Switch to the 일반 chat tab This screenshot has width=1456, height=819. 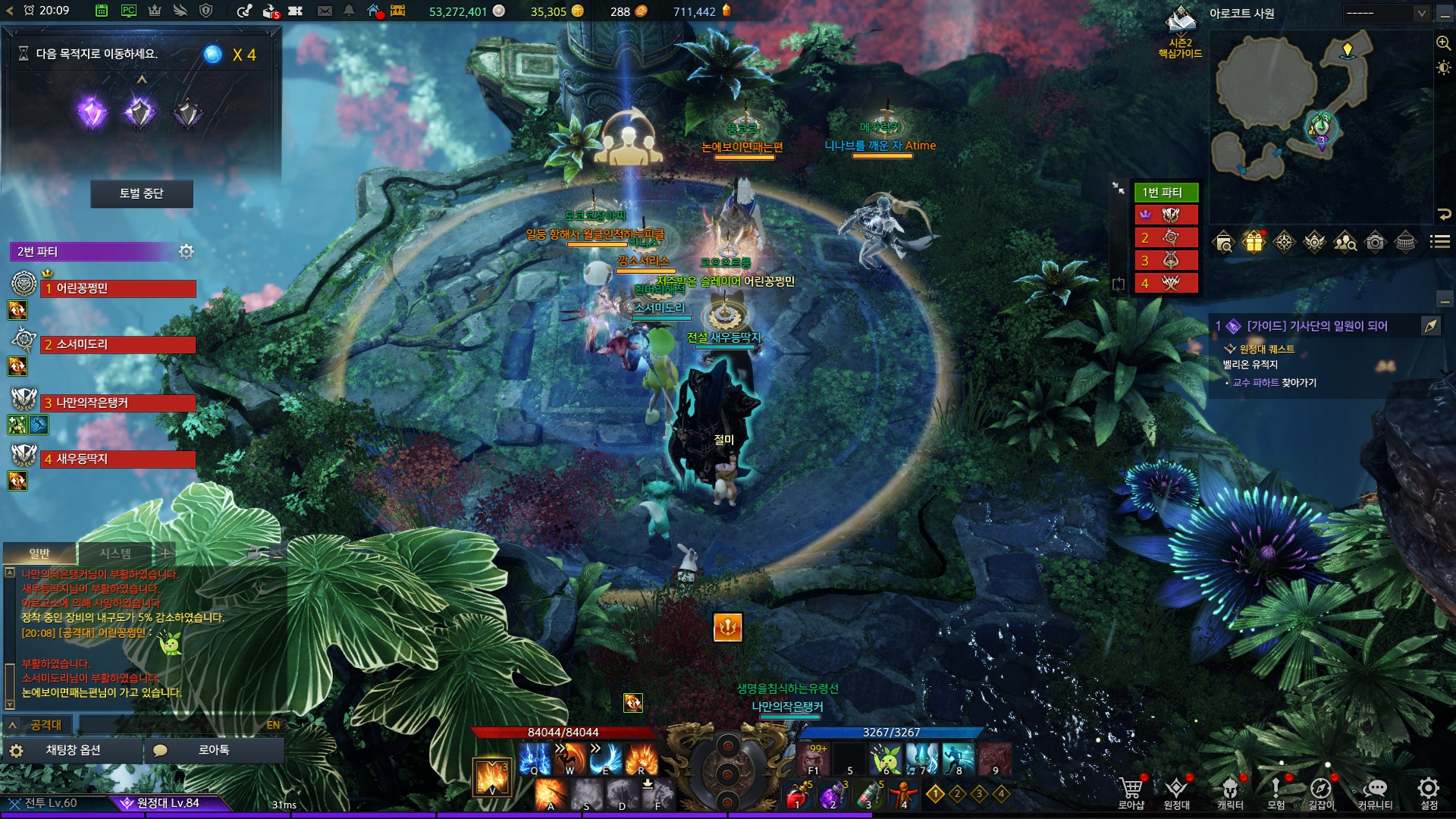[x=39, y=554]
